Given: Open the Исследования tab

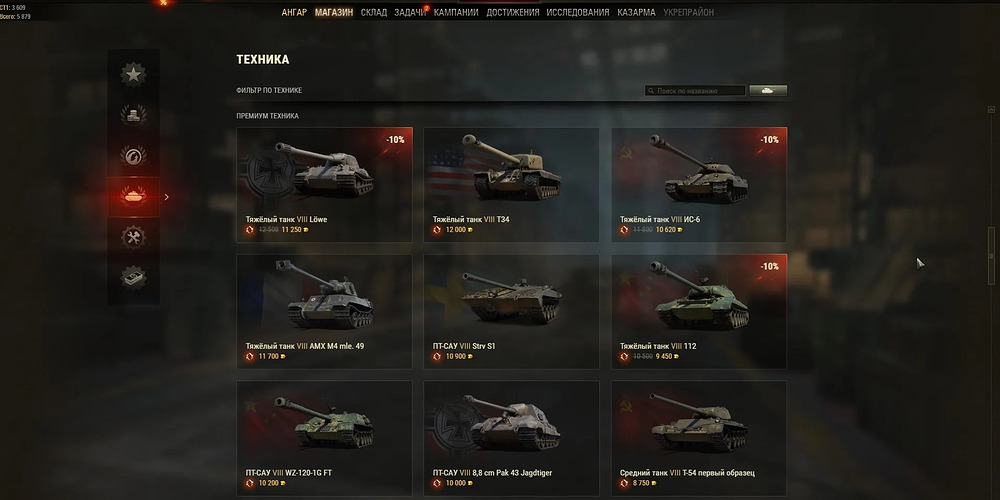Looking at the screenshot, I should pyautogui.click(x=577, y=13).
